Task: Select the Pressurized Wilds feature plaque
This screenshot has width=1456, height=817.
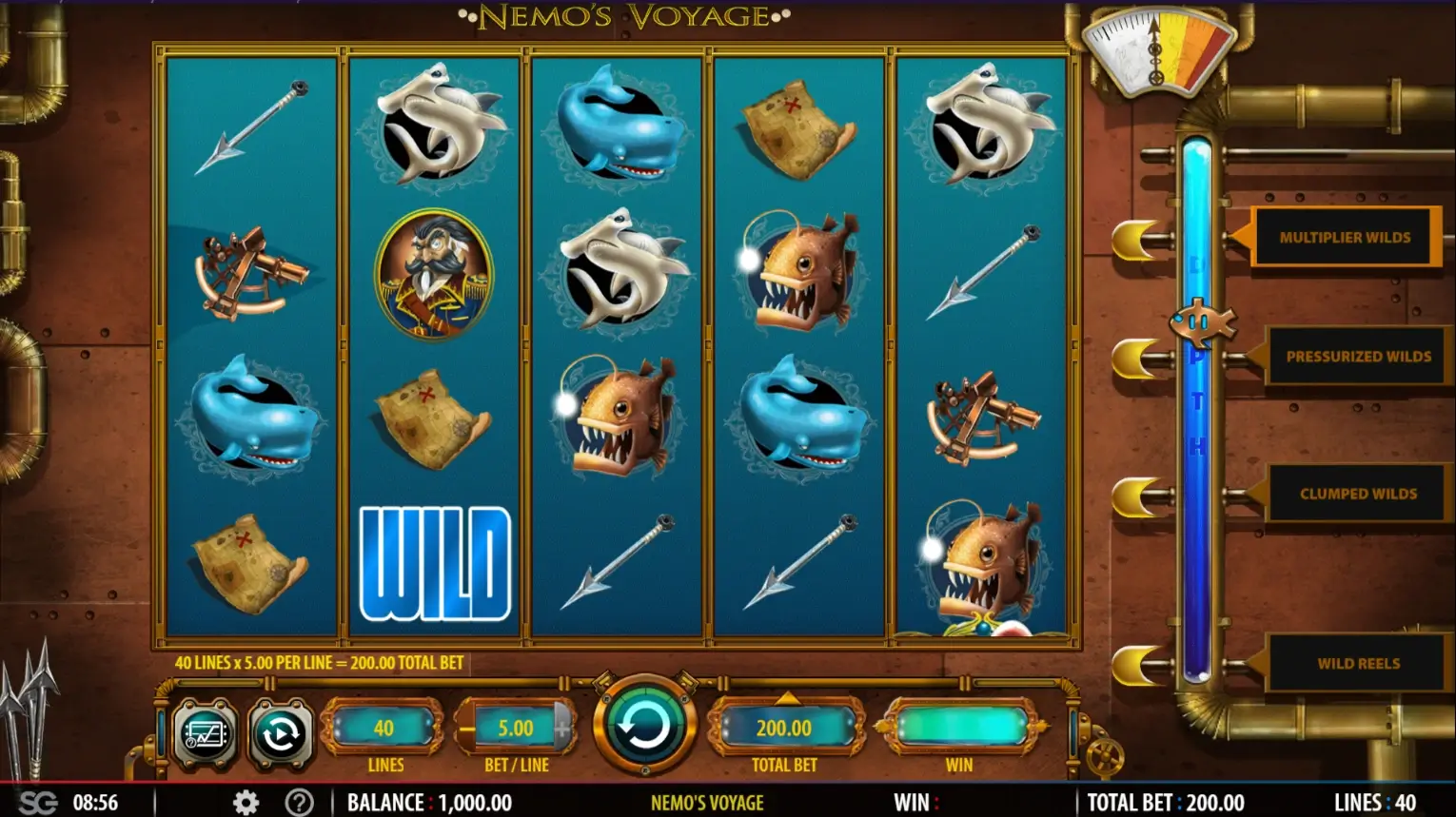Action: click(x=1358, y=357)
